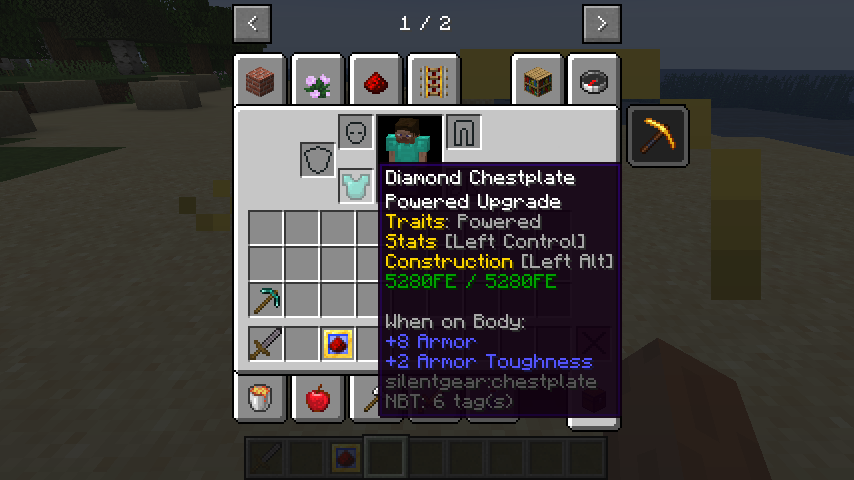Click the empty leggings armor slot
Image resolution: width=854 pixels, height=480 pixels.
coord(464,132)
